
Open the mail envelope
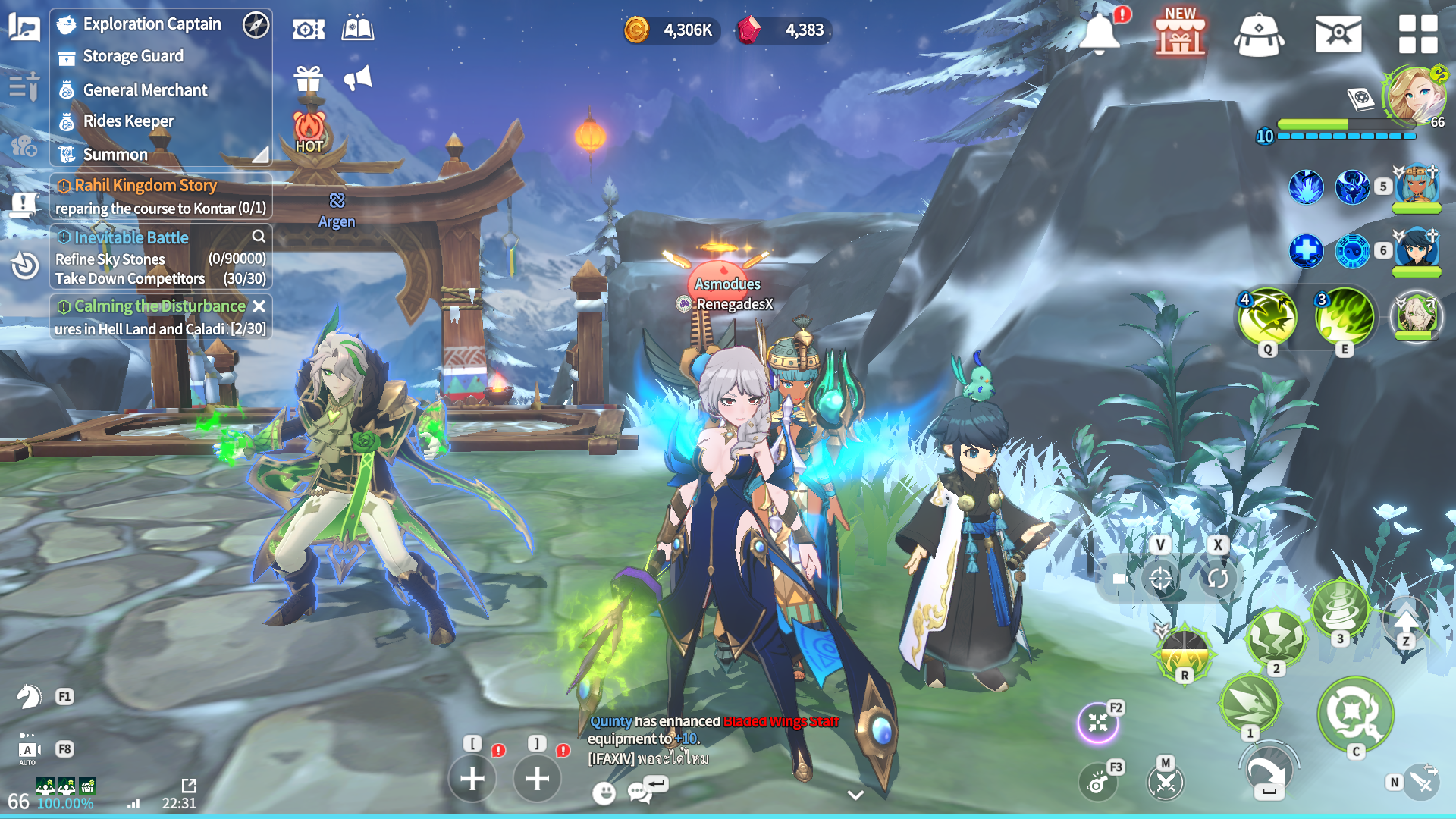pos(1338,34)
